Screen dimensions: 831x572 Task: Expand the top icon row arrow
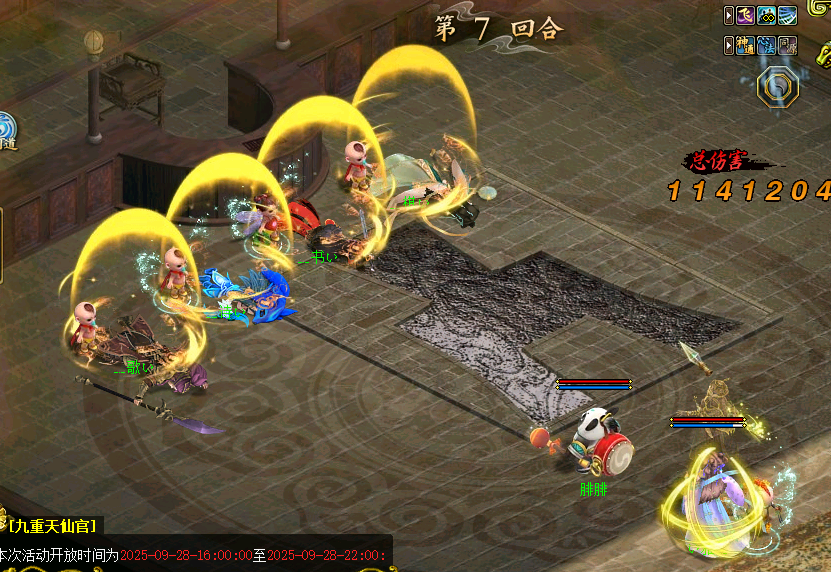click(728, 15)
